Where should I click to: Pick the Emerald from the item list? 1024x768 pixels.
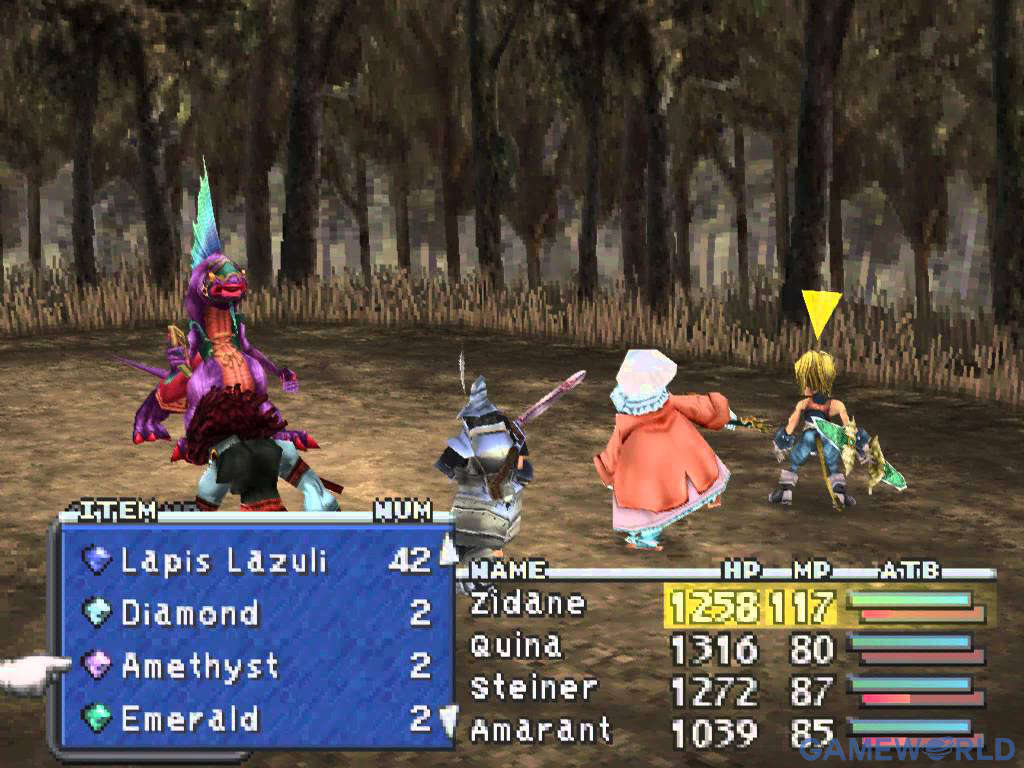coord(190,718)
